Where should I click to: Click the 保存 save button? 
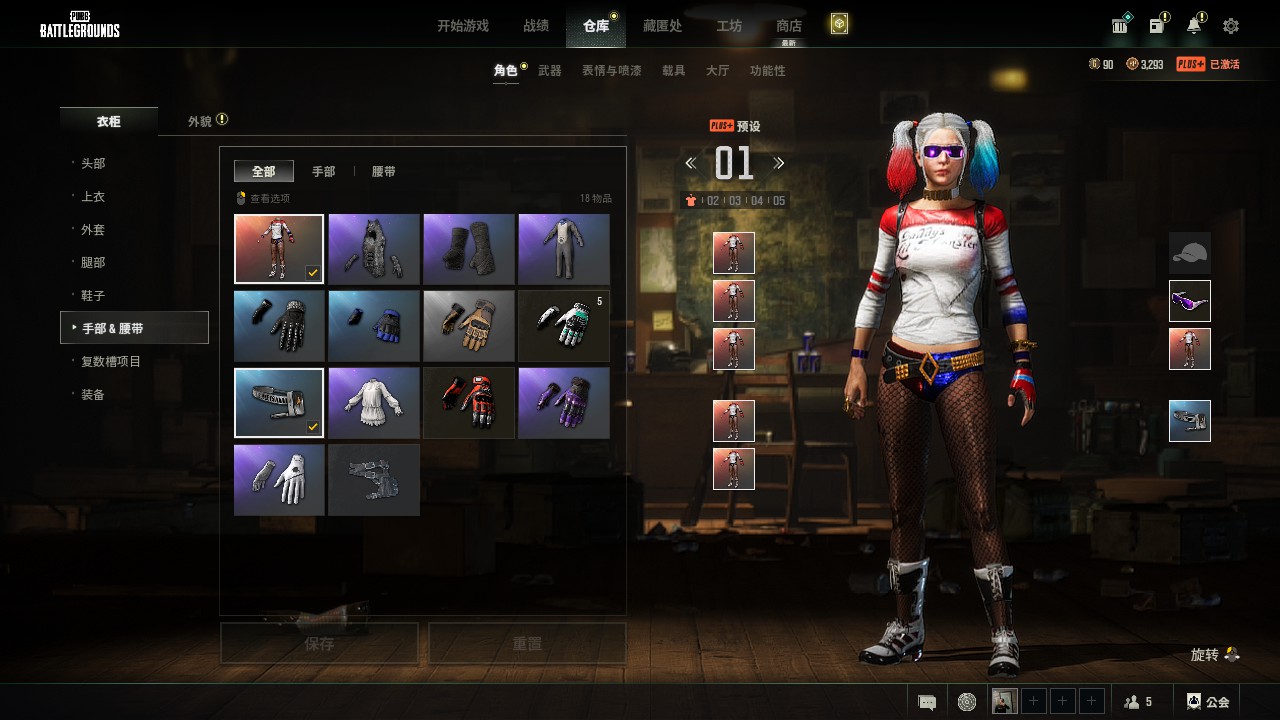click(x=319, y=644)
